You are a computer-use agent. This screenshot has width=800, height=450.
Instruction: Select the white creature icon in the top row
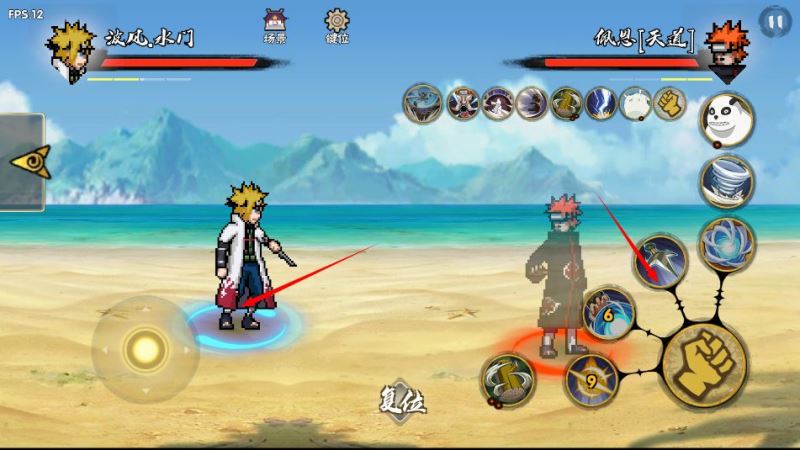point(635,103)
